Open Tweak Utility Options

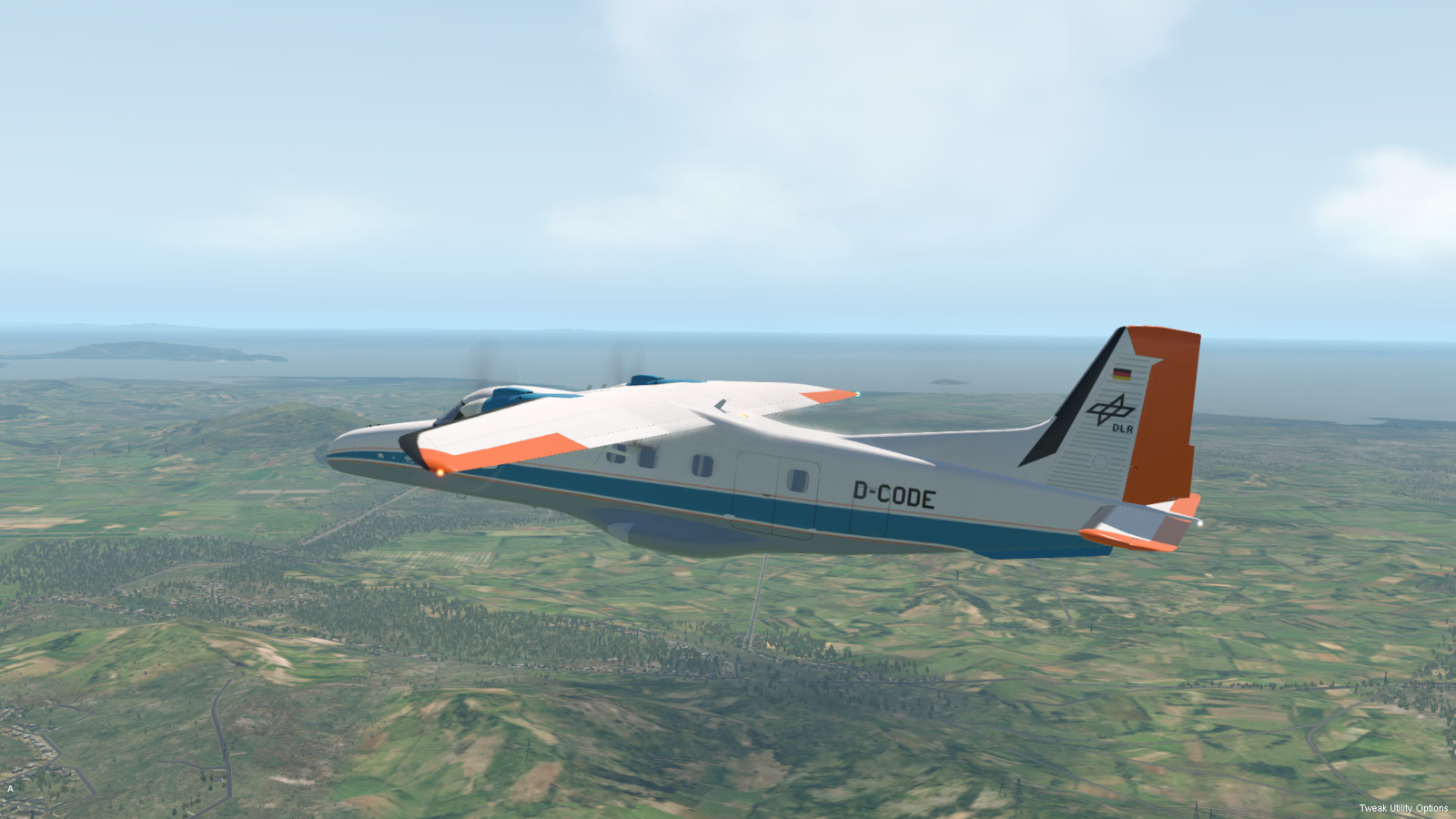1403,808
